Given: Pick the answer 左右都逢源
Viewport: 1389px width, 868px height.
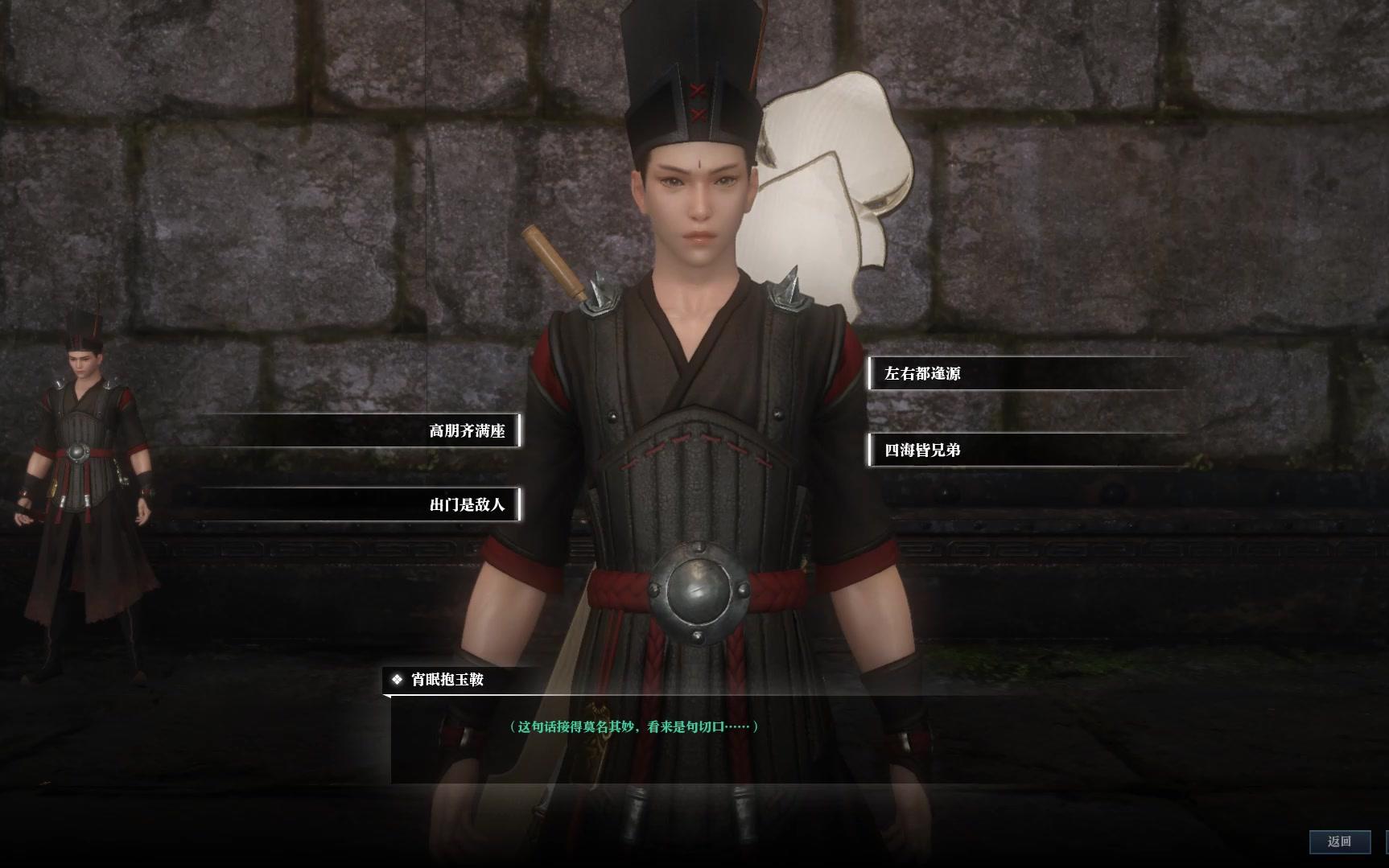Looking at the screenshot, I should tap(922, 373).
